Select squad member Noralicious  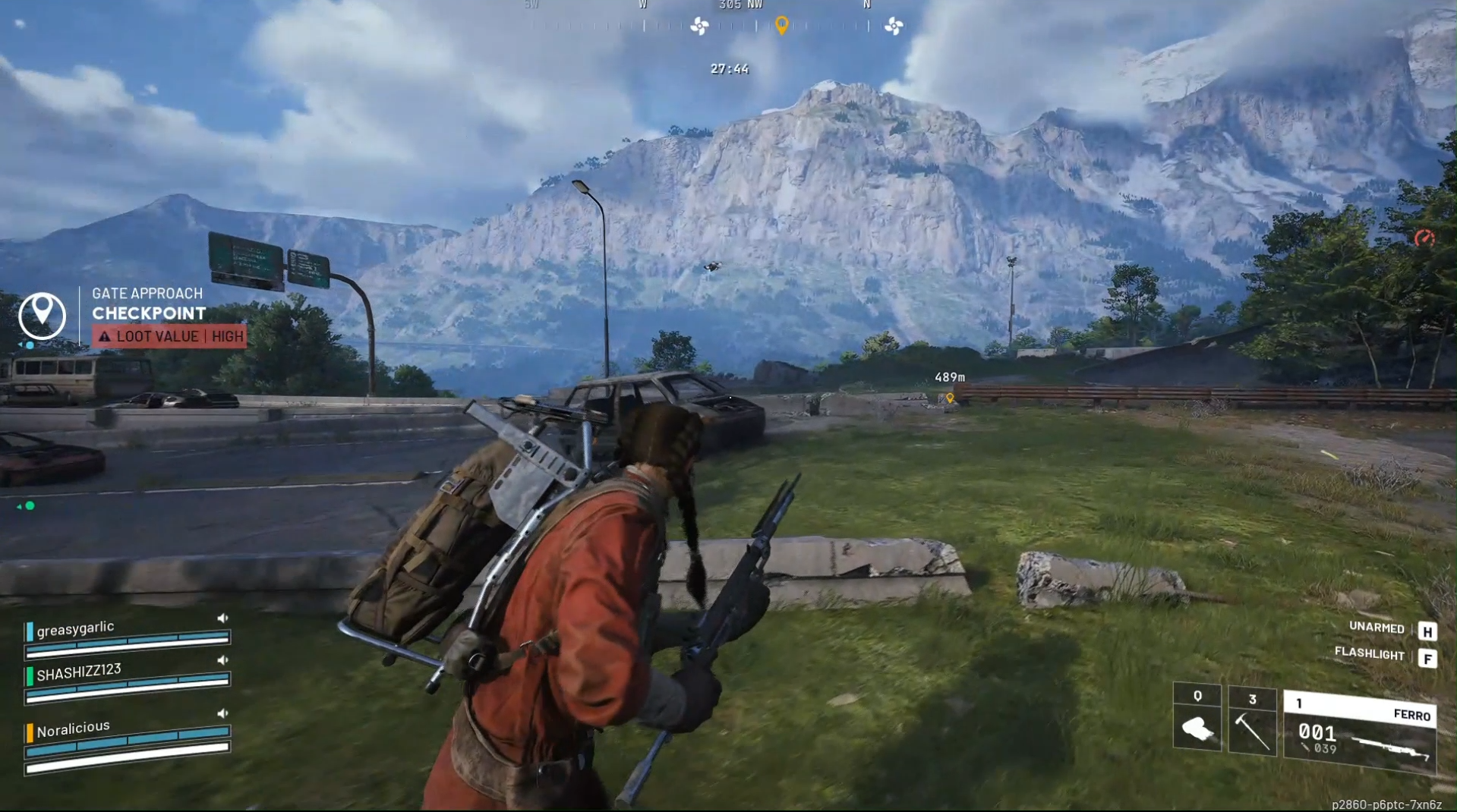click(73, 729)
